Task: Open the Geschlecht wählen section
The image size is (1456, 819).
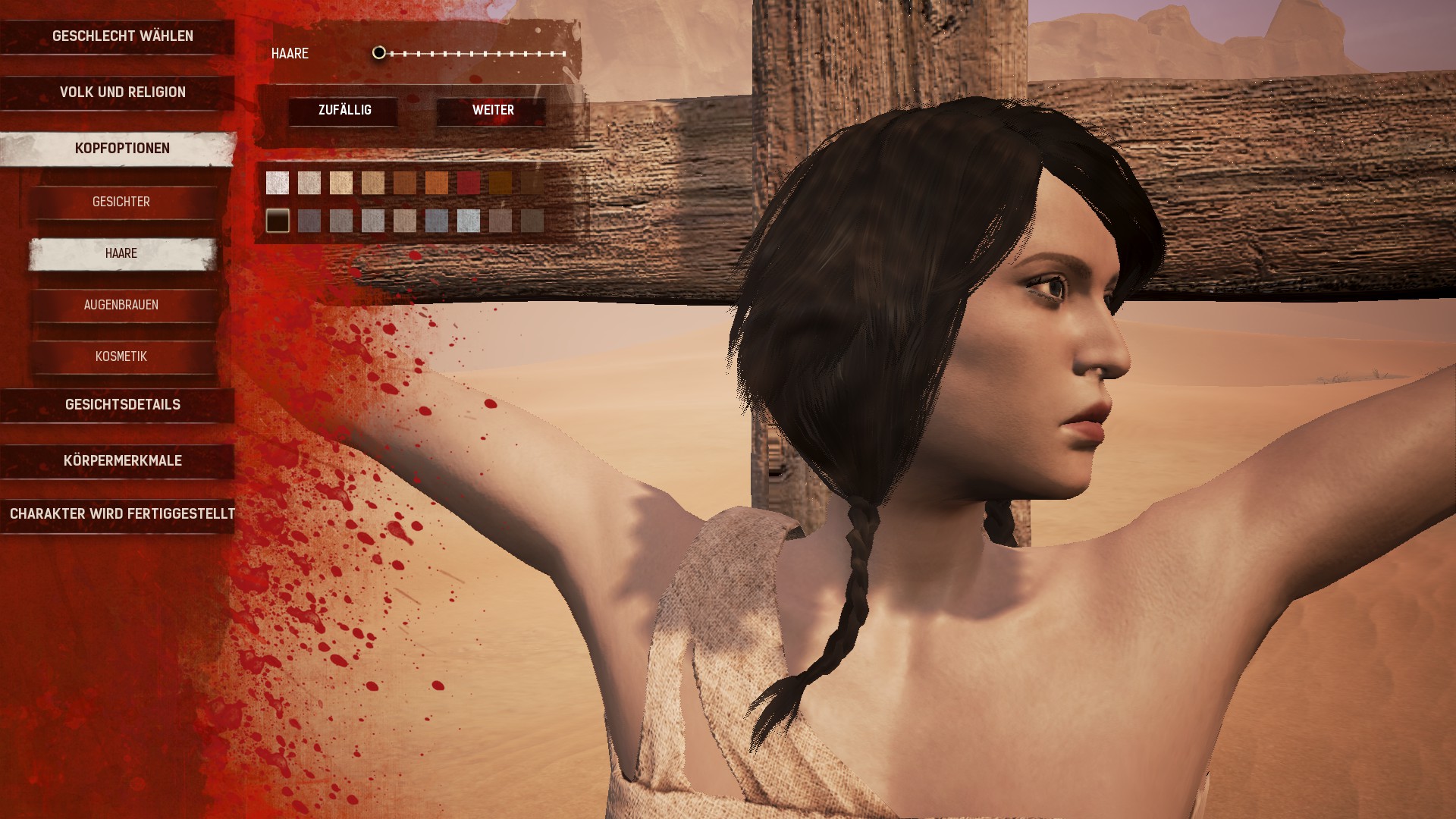Action: click(122, 36)
